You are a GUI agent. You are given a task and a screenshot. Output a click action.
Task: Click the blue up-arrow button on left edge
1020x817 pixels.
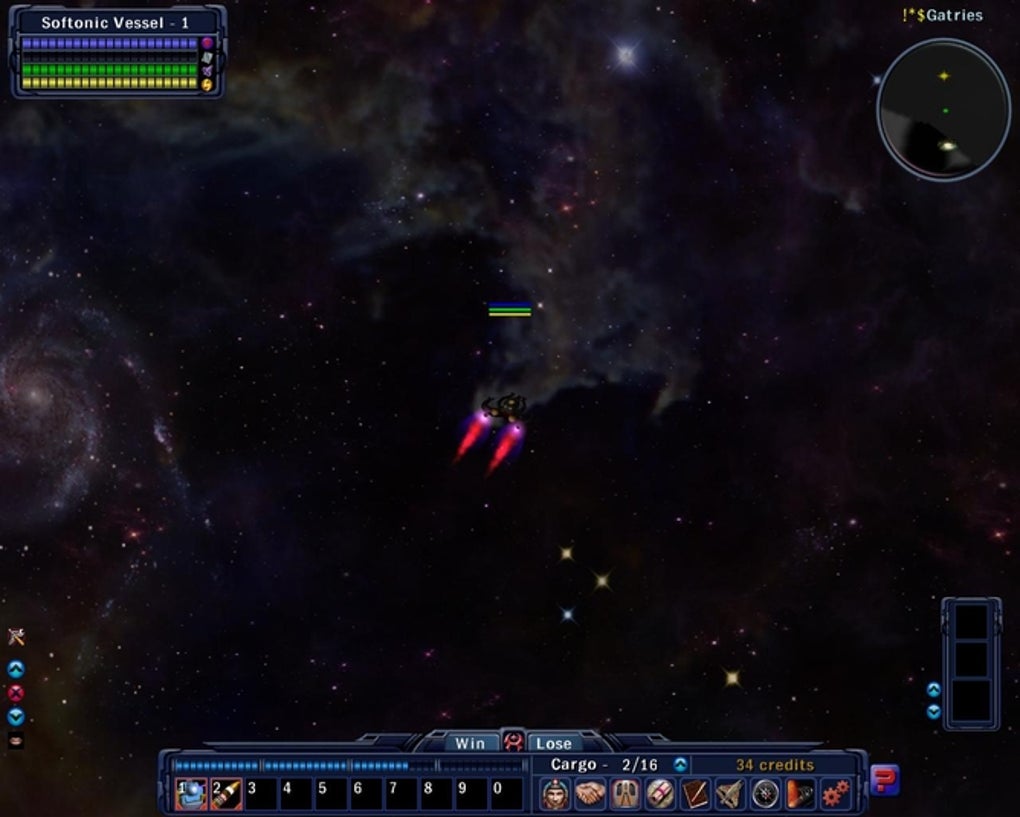(x=15, y=669)
